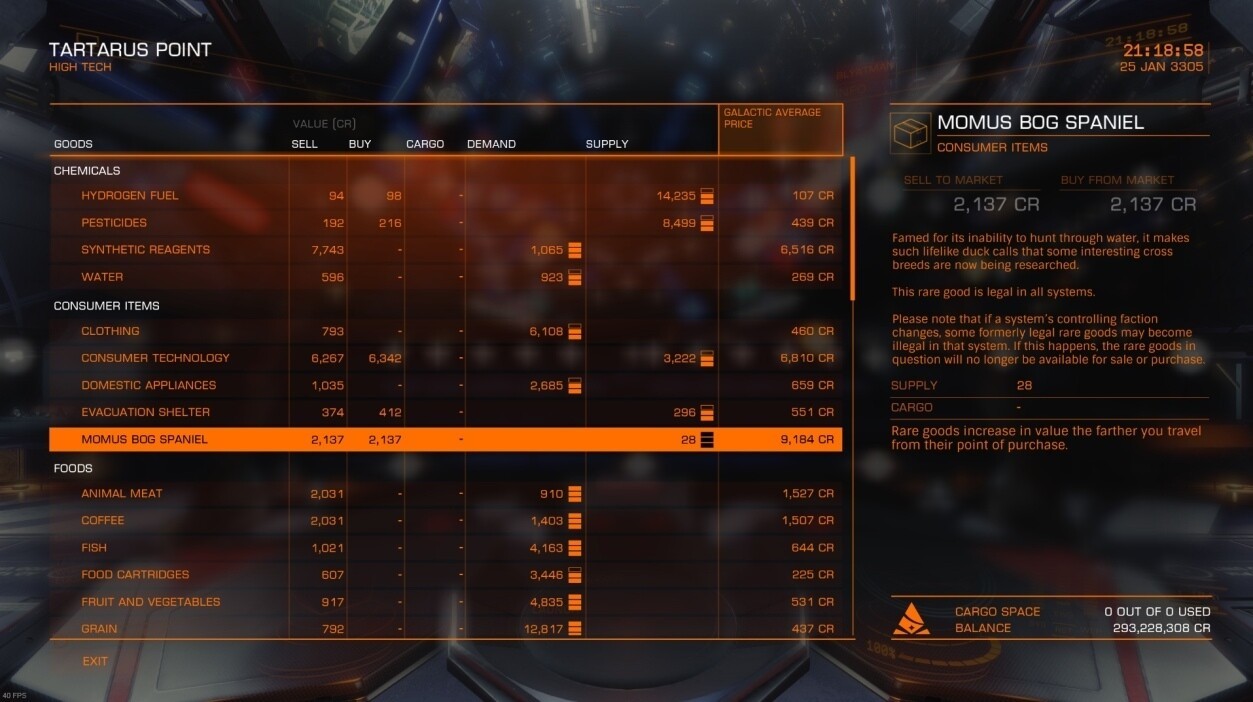Select Animal Meat under Foods
Image resolution: width=1253 pixels, height=702 pixels.
[123, 493]
